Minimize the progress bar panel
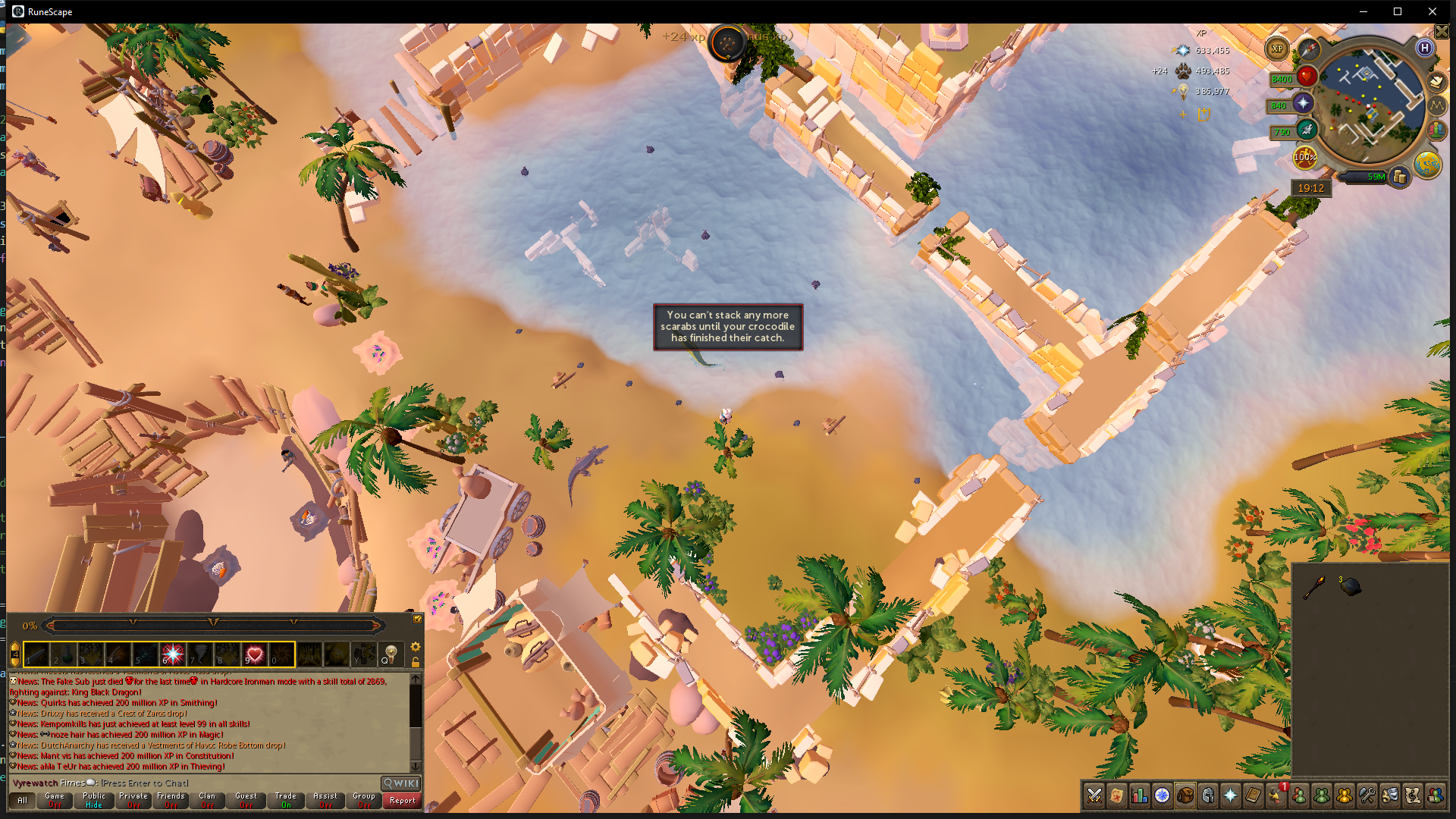 [x=418, y=620]
